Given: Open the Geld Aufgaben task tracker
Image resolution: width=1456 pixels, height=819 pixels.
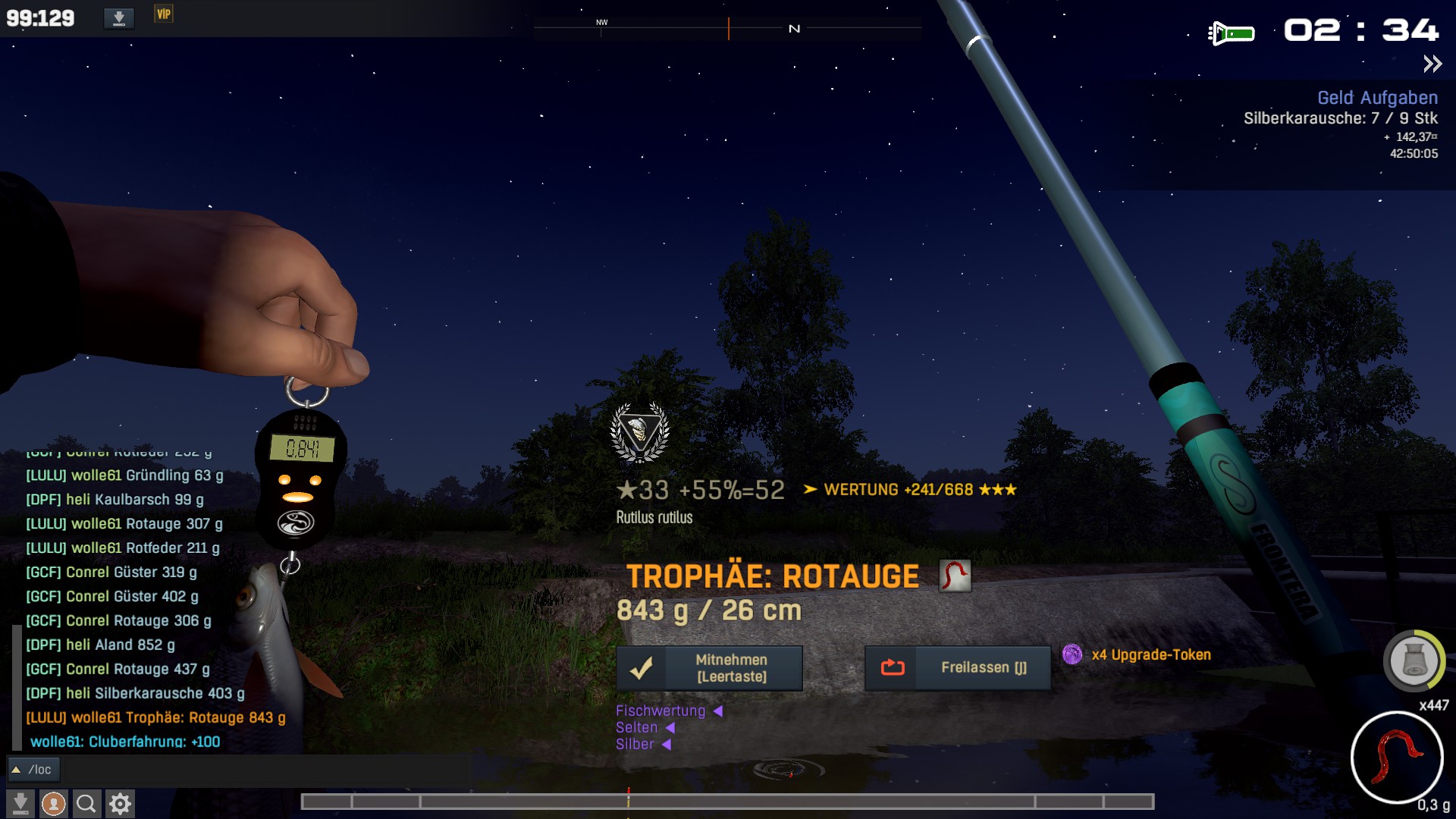Looking at the screenshot, I should click(1377, 98).
